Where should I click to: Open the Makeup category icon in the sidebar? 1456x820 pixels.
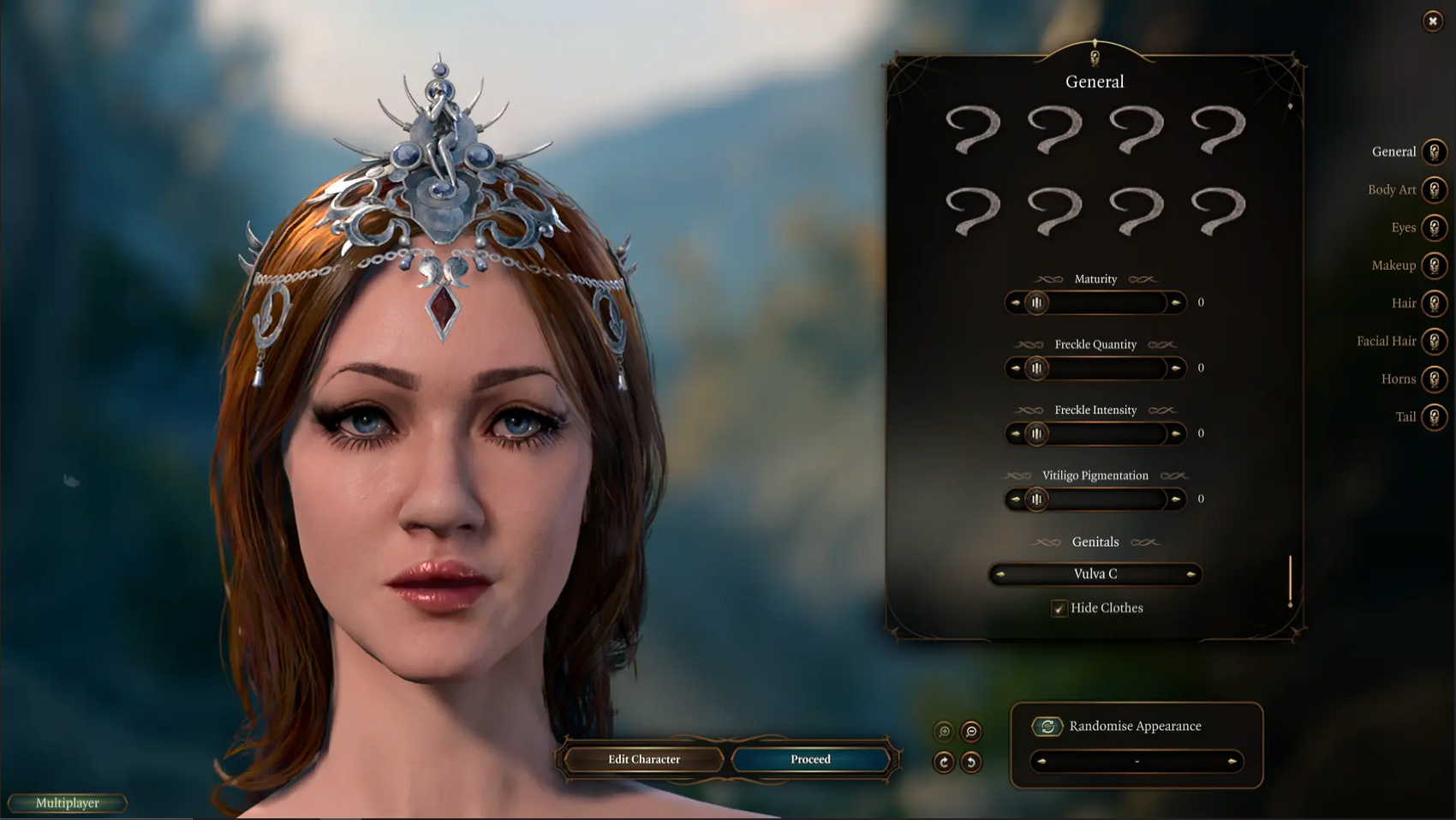pos(1435,265)
